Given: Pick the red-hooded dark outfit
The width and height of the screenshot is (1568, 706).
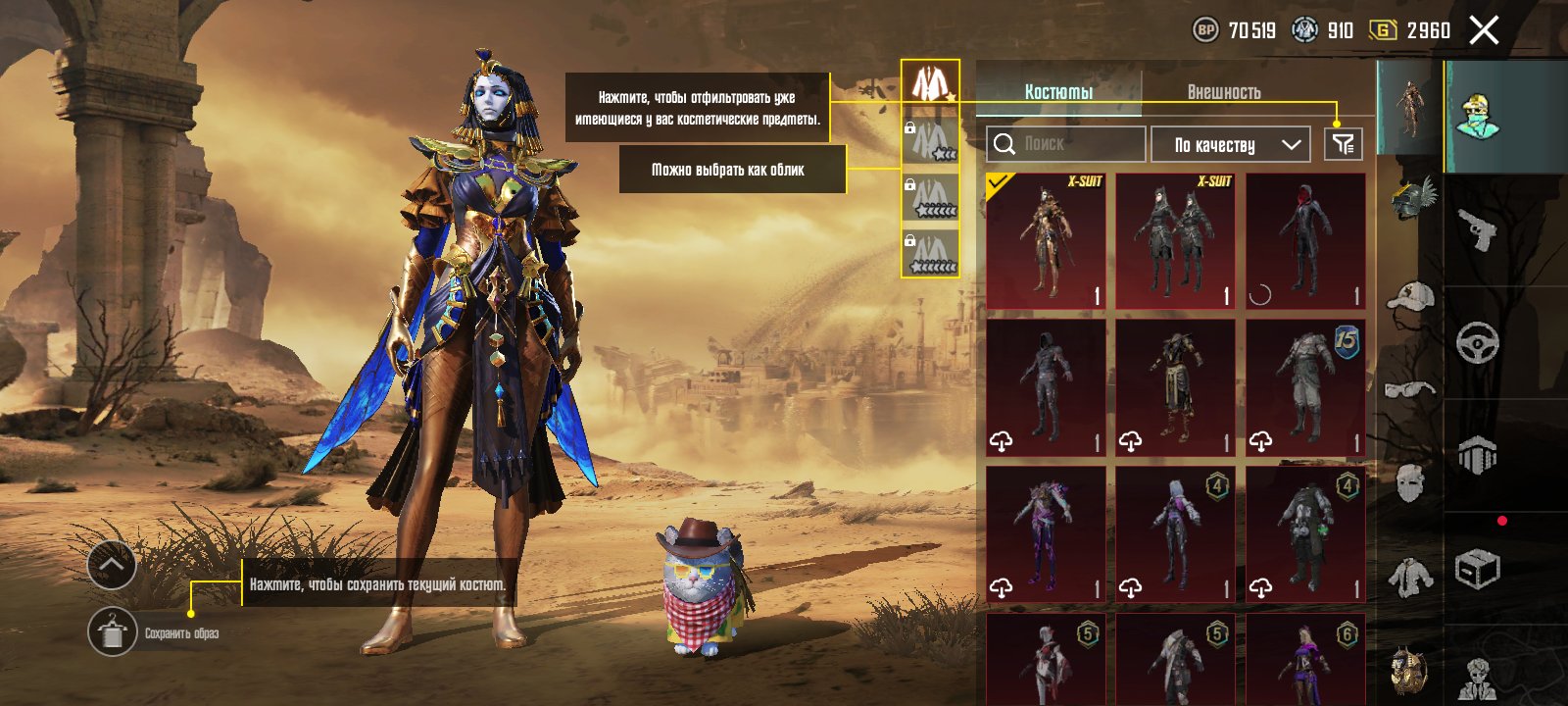Looking at the screenshot, I should click(x=1305, y=241).
